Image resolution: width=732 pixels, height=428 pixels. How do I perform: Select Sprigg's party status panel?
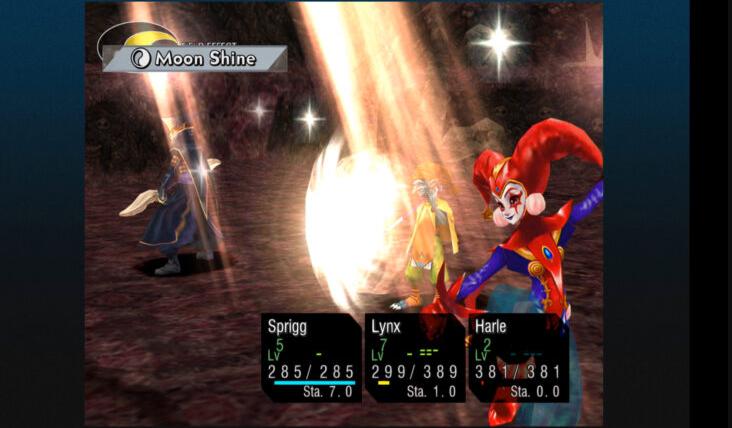(x=311, y=357)
